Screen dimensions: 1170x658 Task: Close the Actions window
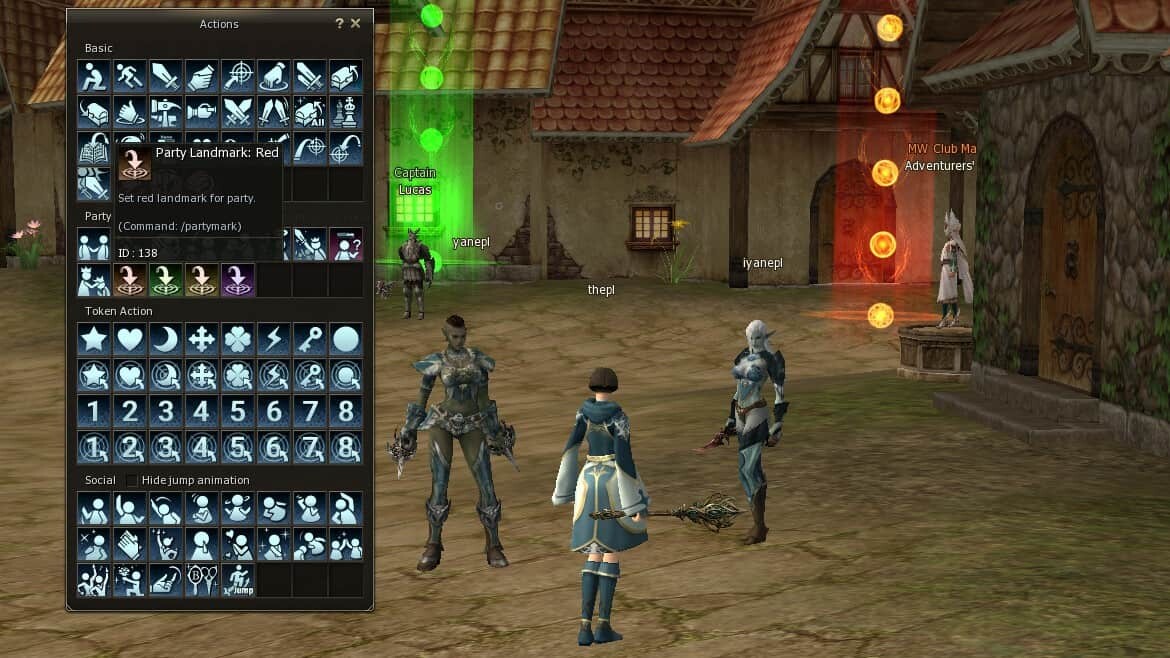(356, 23)
